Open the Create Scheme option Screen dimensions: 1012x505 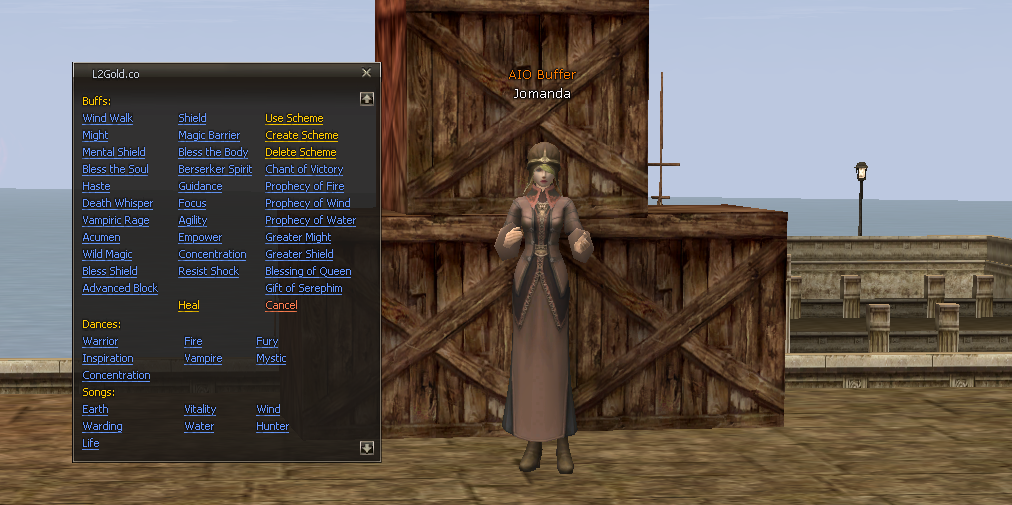click(301, 135)
